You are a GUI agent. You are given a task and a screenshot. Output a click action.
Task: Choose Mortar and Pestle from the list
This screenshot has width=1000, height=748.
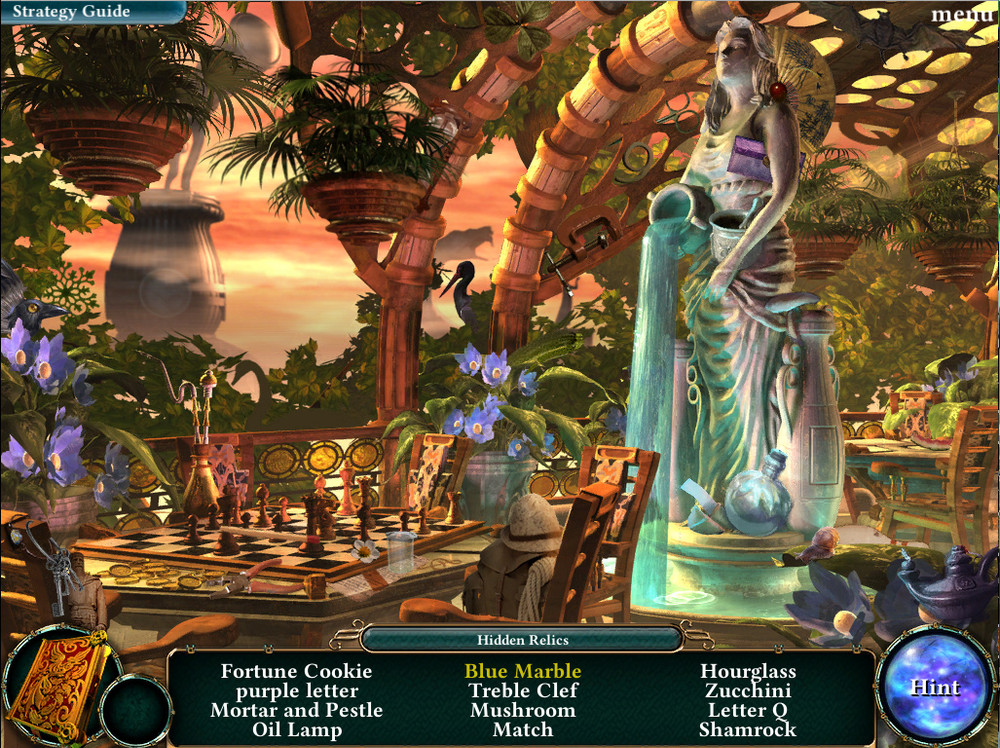click(296, 710)
